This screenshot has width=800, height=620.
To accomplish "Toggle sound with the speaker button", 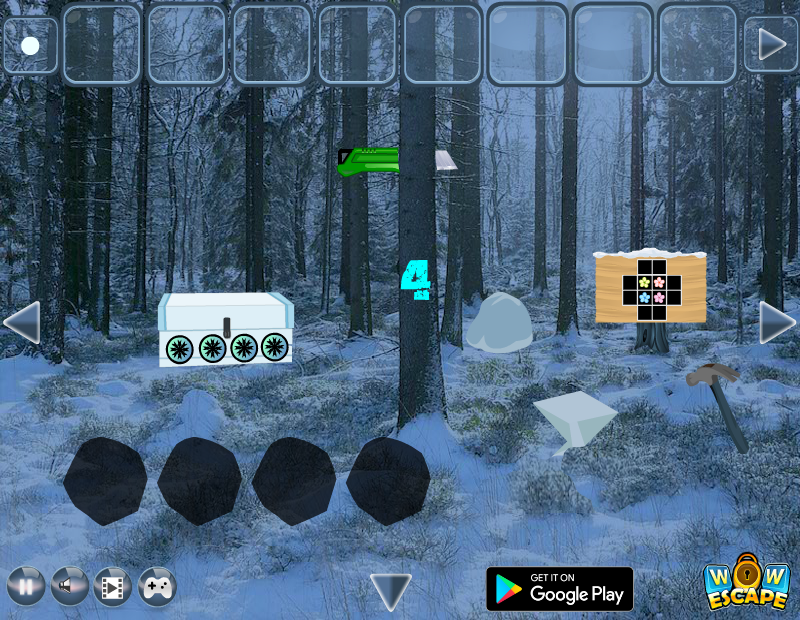I will 69,586.
